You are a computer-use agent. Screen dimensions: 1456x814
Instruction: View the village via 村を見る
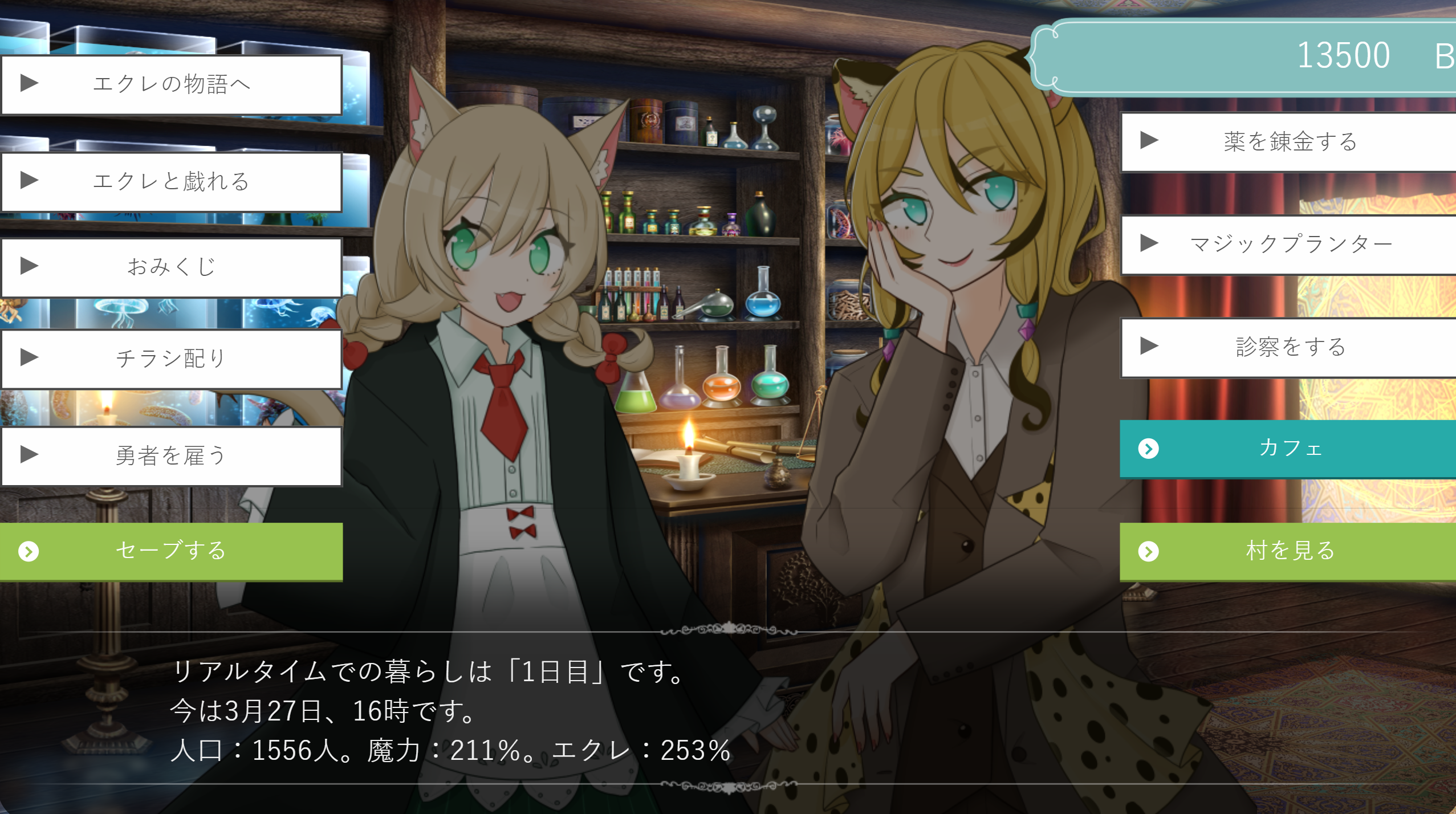[x=1288, y=551]
